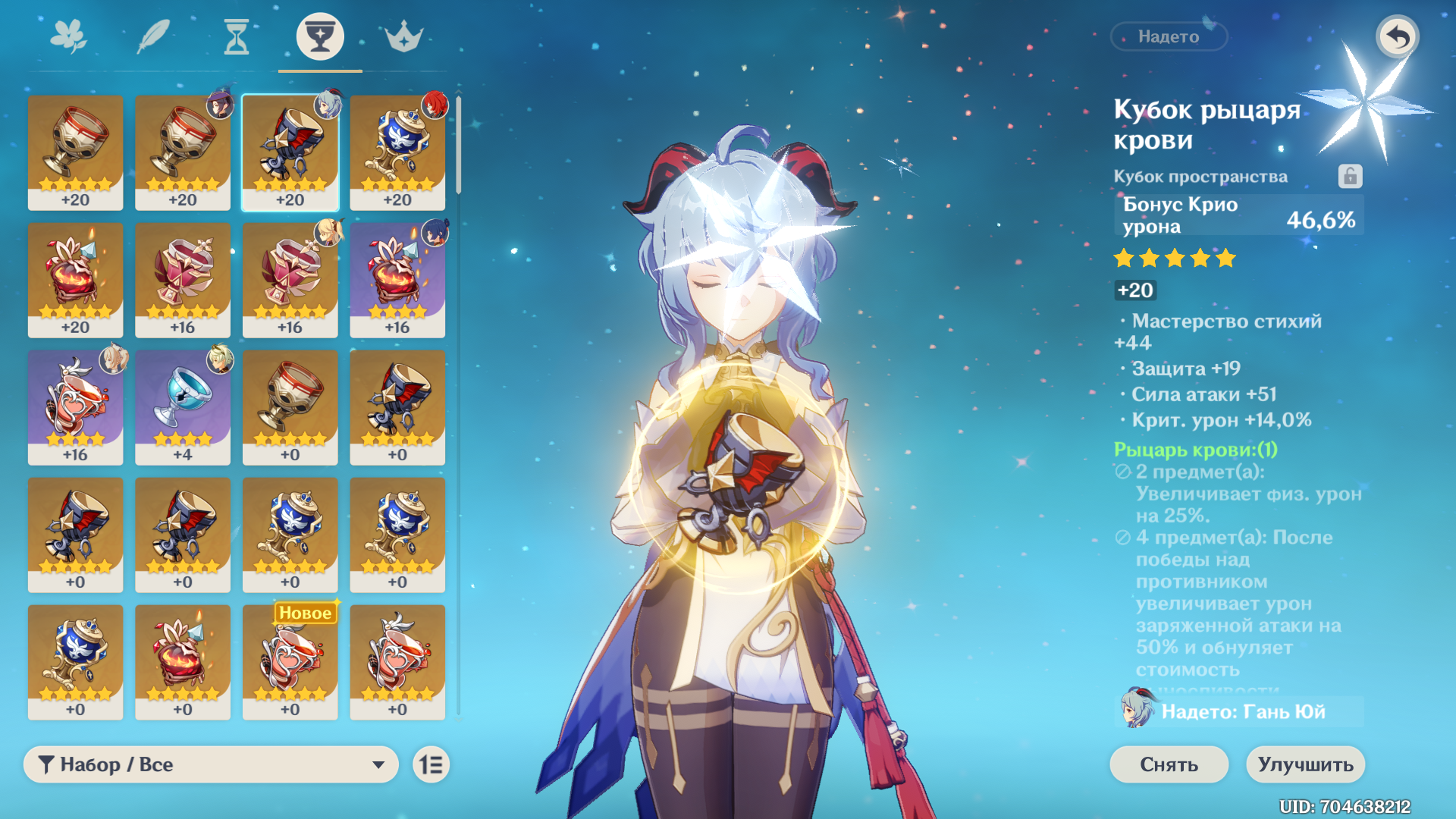
Task: Select the hourglass sands tab
Action: click(x=237, y=36)
